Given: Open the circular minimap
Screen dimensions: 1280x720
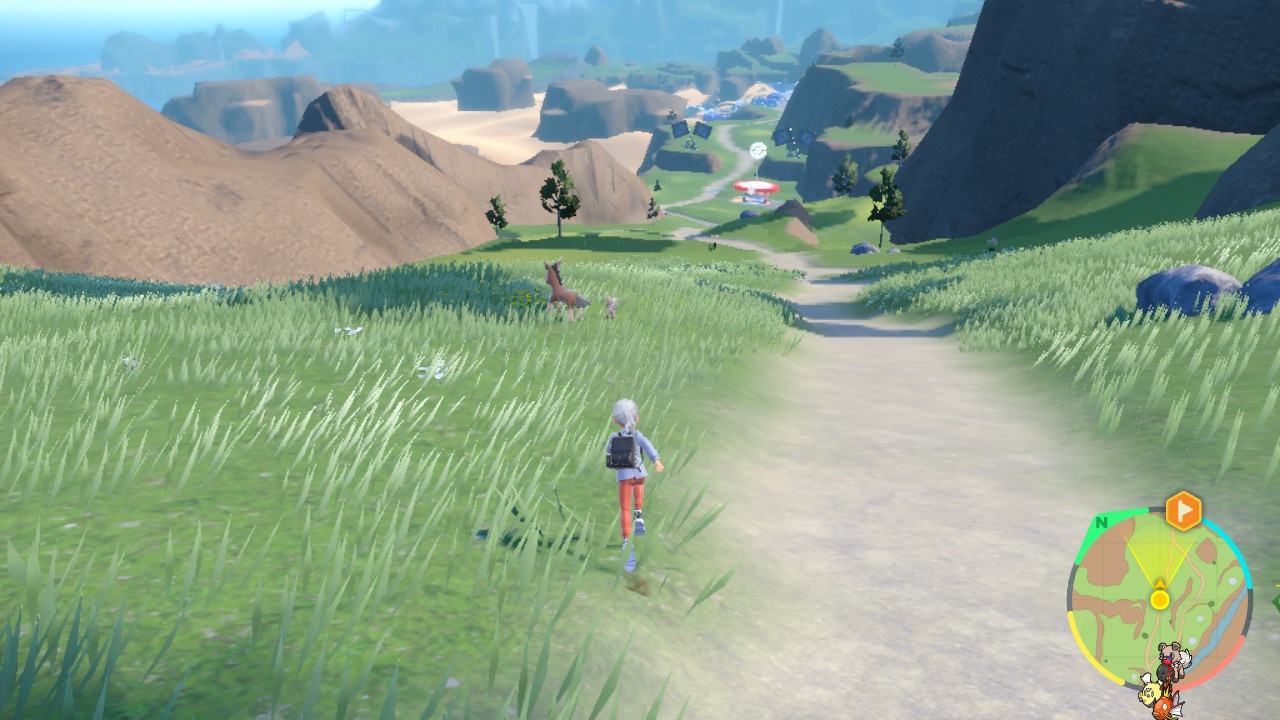Looking at the screenshot, I should (1159, 600).
